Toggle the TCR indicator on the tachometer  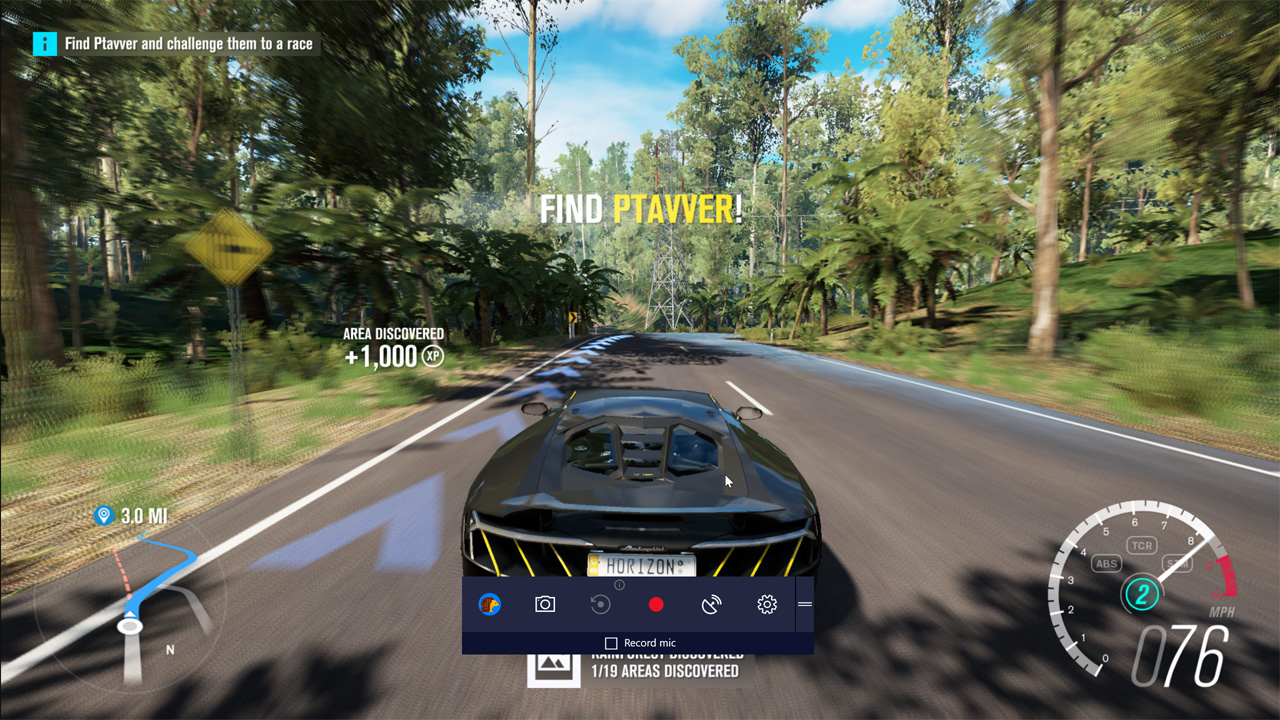click(1141, 545)
